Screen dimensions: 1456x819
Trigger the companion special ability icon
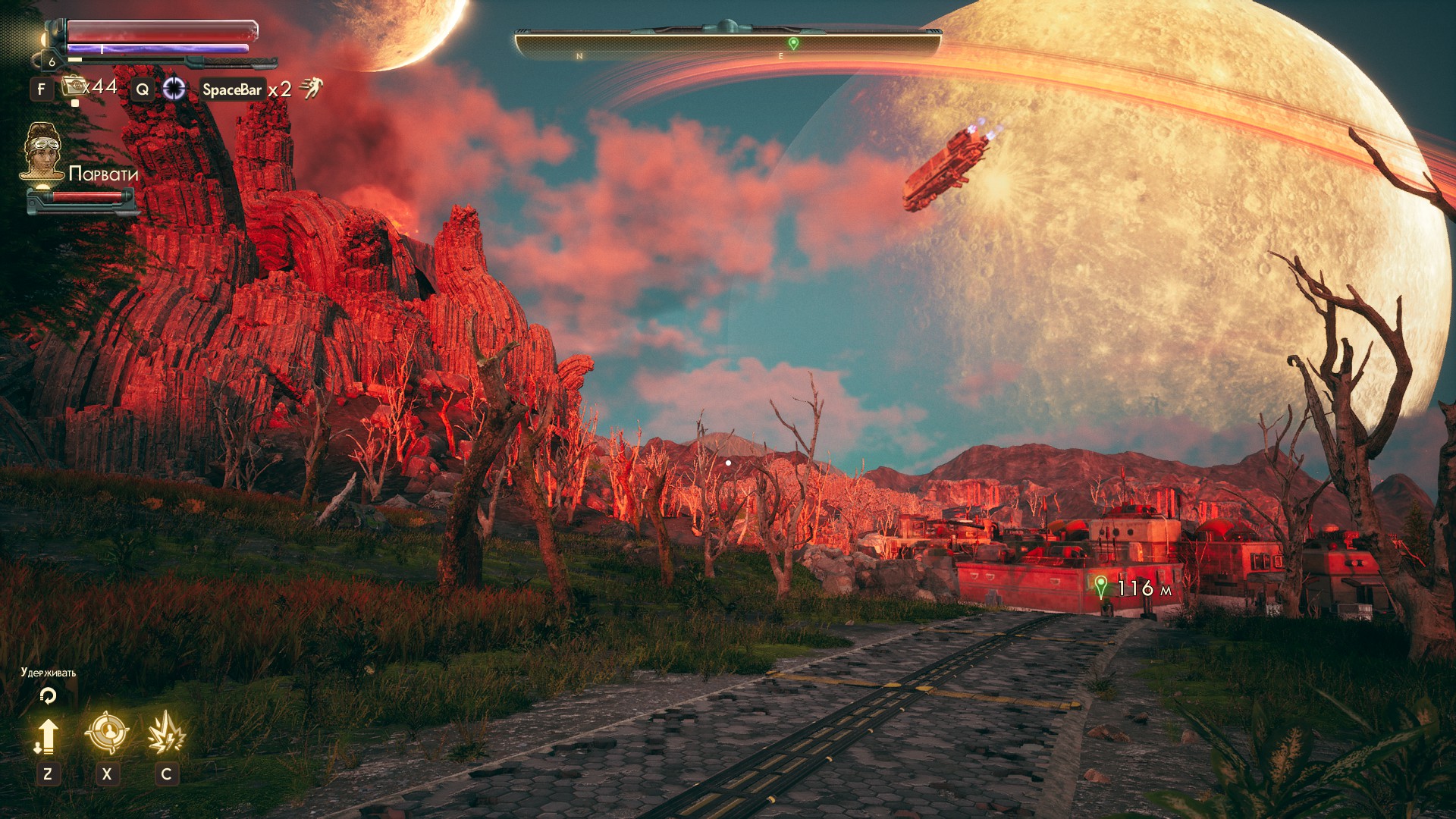click(x=166, y=733)
